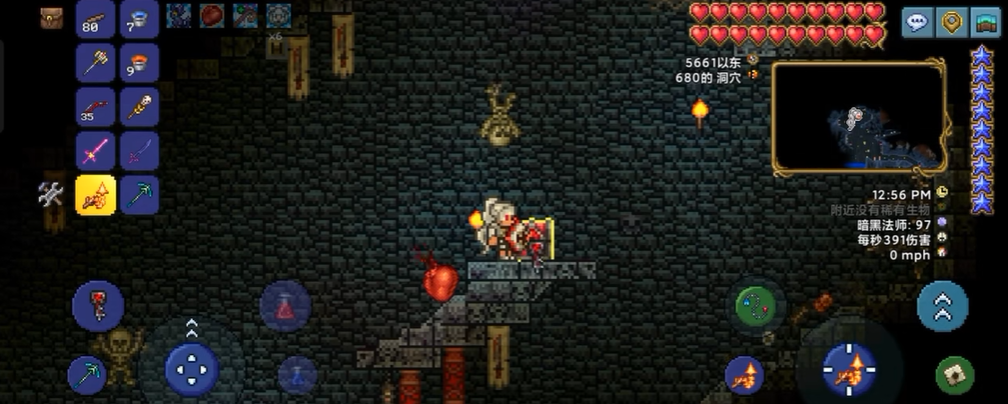Select the dark purple blade slot
The image size is (1008, 404).
click(140, 151)
